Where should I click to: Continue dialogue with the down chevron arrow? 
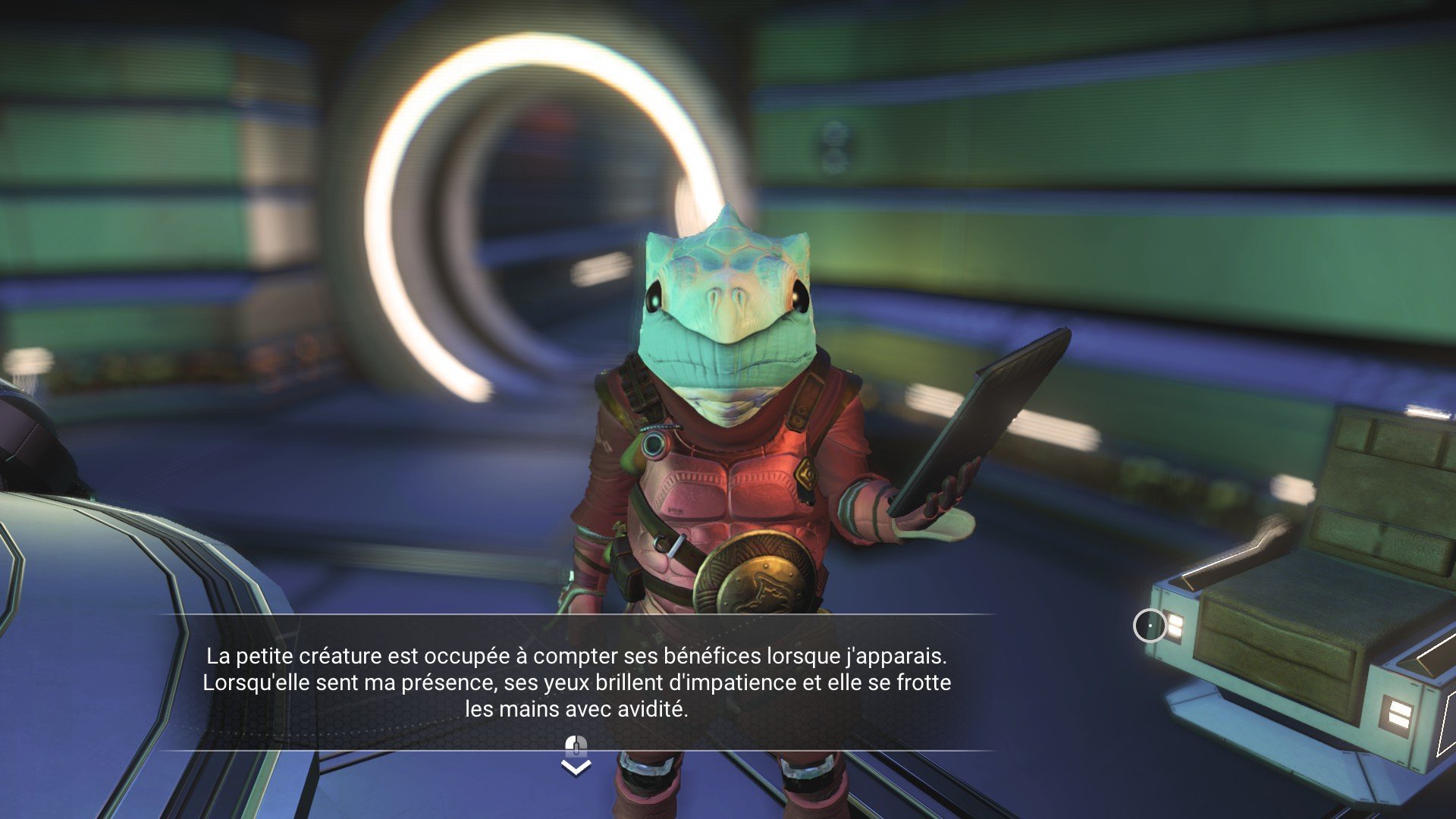pos(576,767)
